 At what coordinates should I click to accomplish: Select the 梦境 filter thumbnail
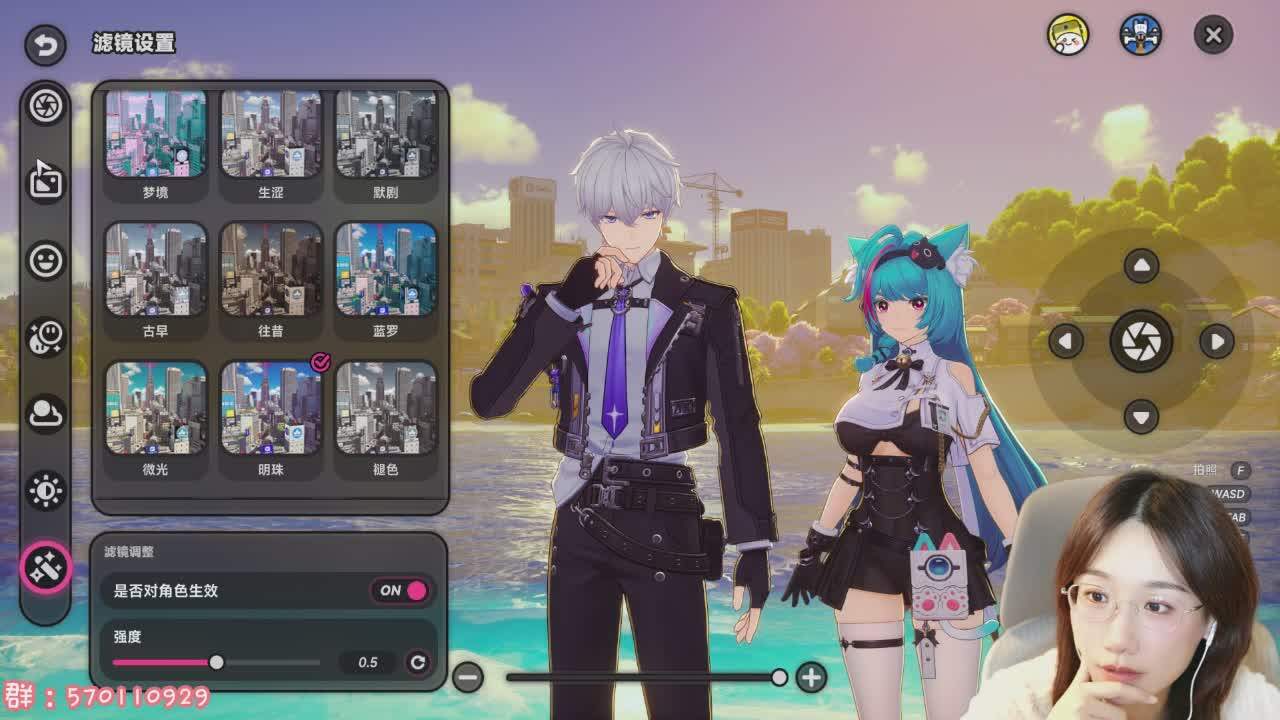pyautogui.click(x=156, y=134)
